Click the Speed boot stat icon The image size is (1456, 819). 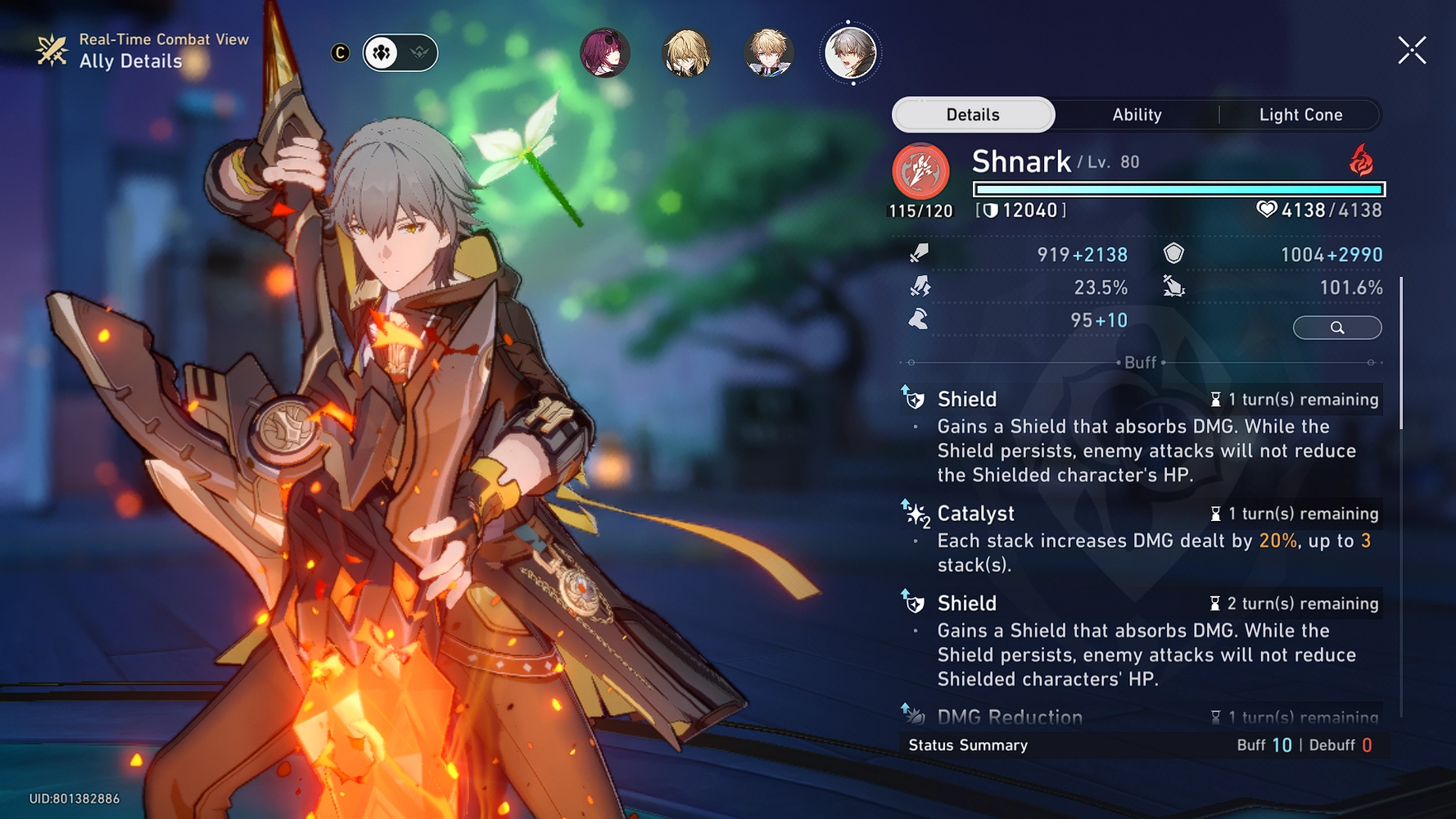(x=920, y=319)
